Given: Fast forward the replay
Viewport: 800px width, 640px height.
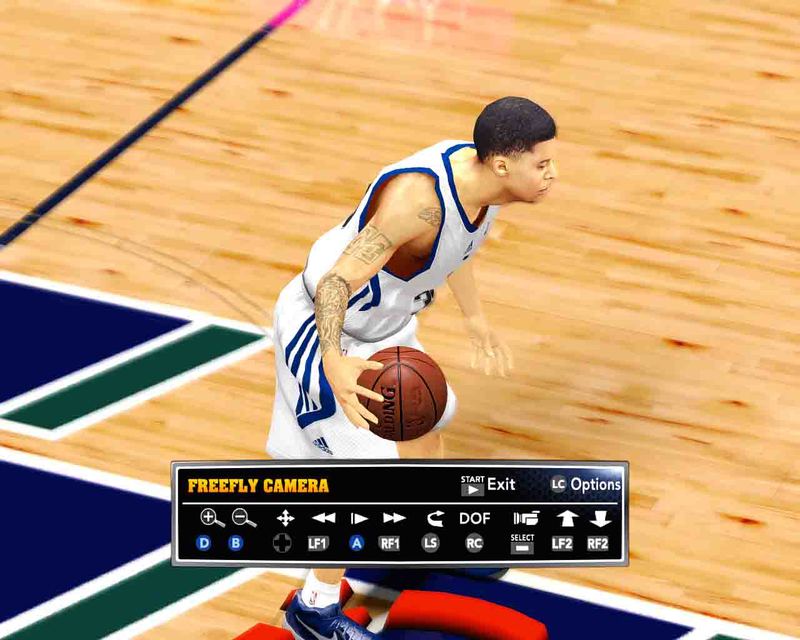Looking at the screenshot, I should 394,518.
